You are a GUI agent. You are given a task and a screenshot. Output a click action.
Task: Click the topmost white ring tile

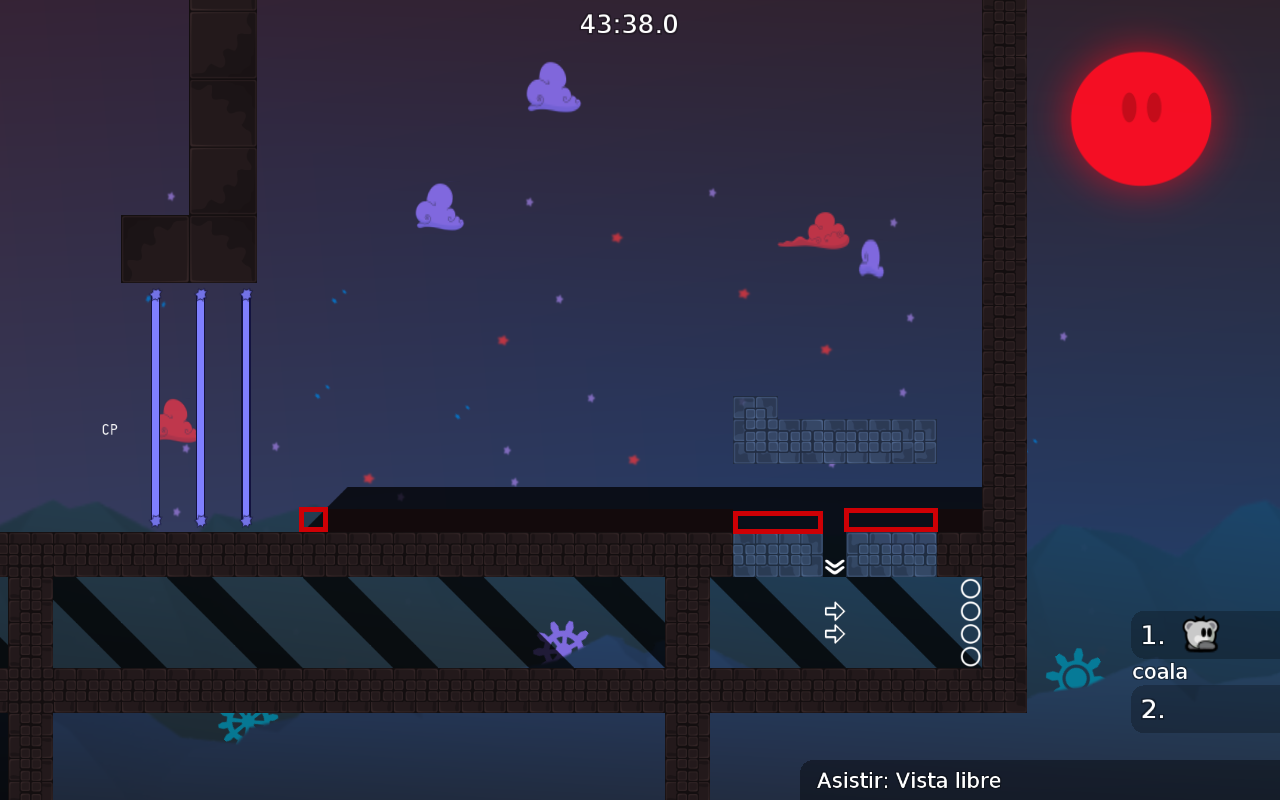pos(970,589)
